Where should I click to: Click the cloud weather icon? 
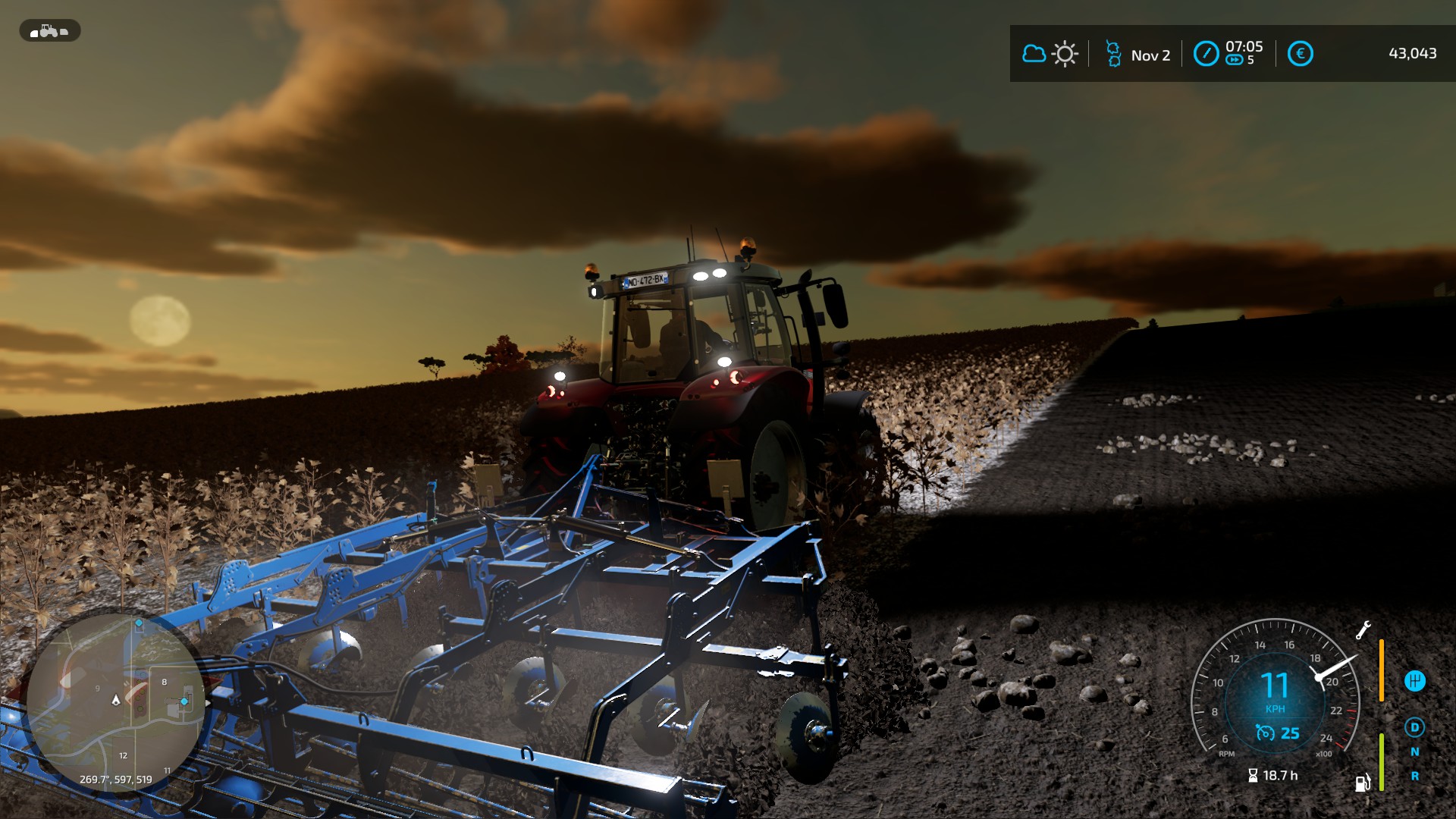[1034, 54]
